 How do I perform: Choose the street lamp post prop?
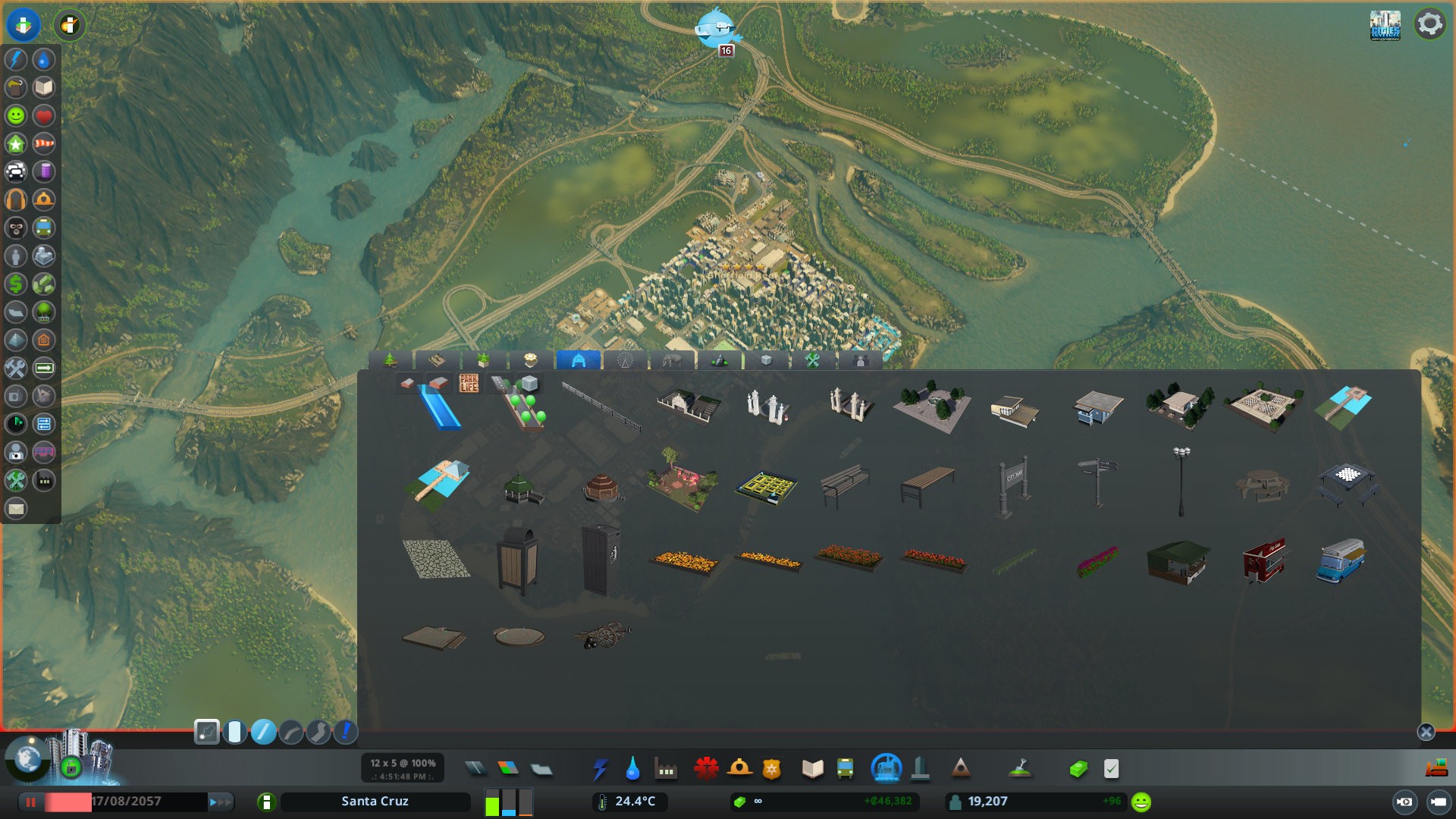tap(1181, 482)
